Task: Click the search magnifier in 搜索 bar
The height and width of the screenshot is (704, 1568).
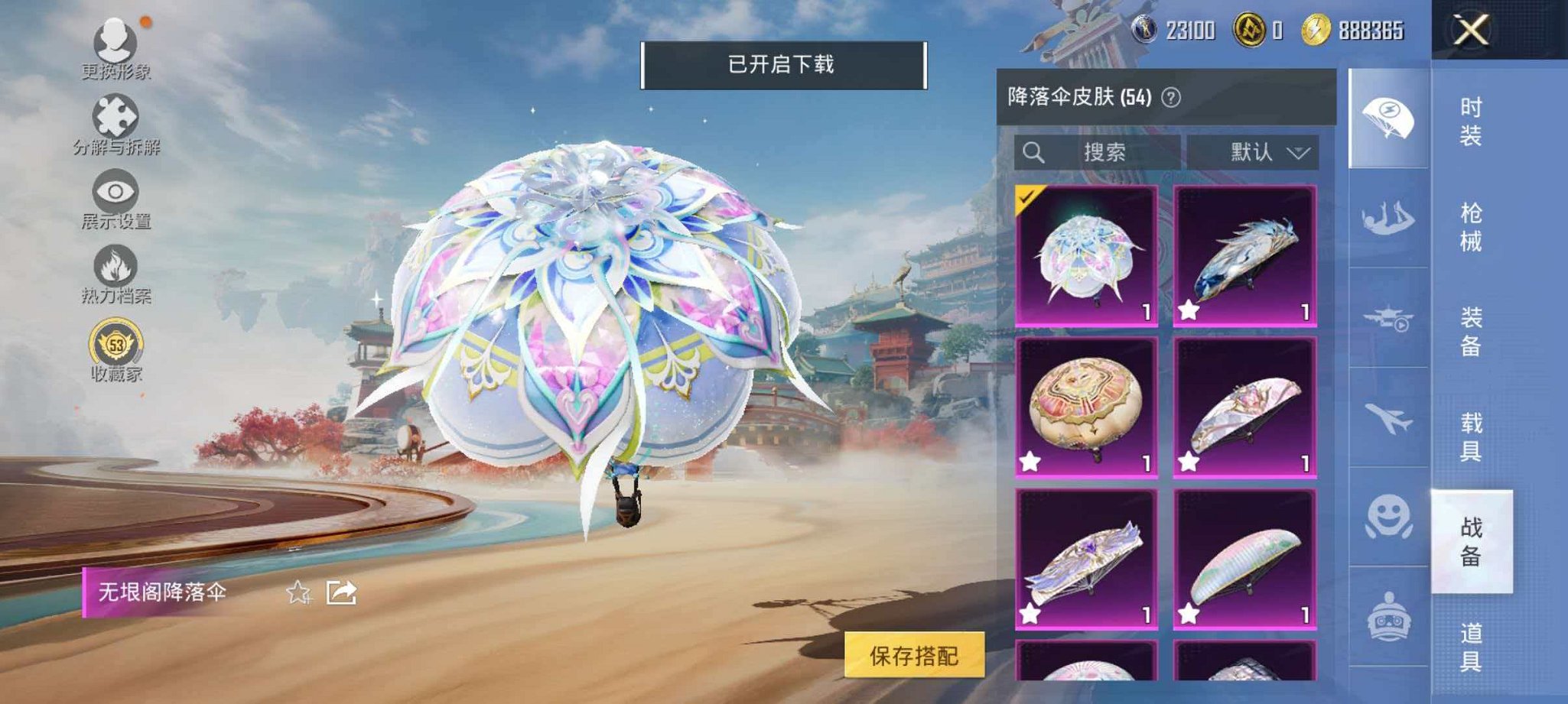Action: pyautogui.click(x=1036, y=151)
